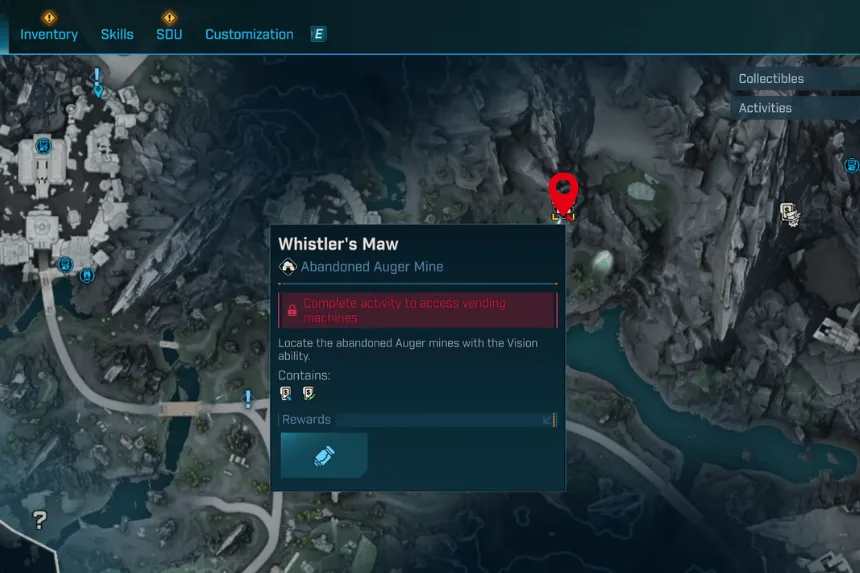Select the Whistler's Maw reward item tile
The width and height of the screenshot is (860, 573).
(x=324, y=455)
